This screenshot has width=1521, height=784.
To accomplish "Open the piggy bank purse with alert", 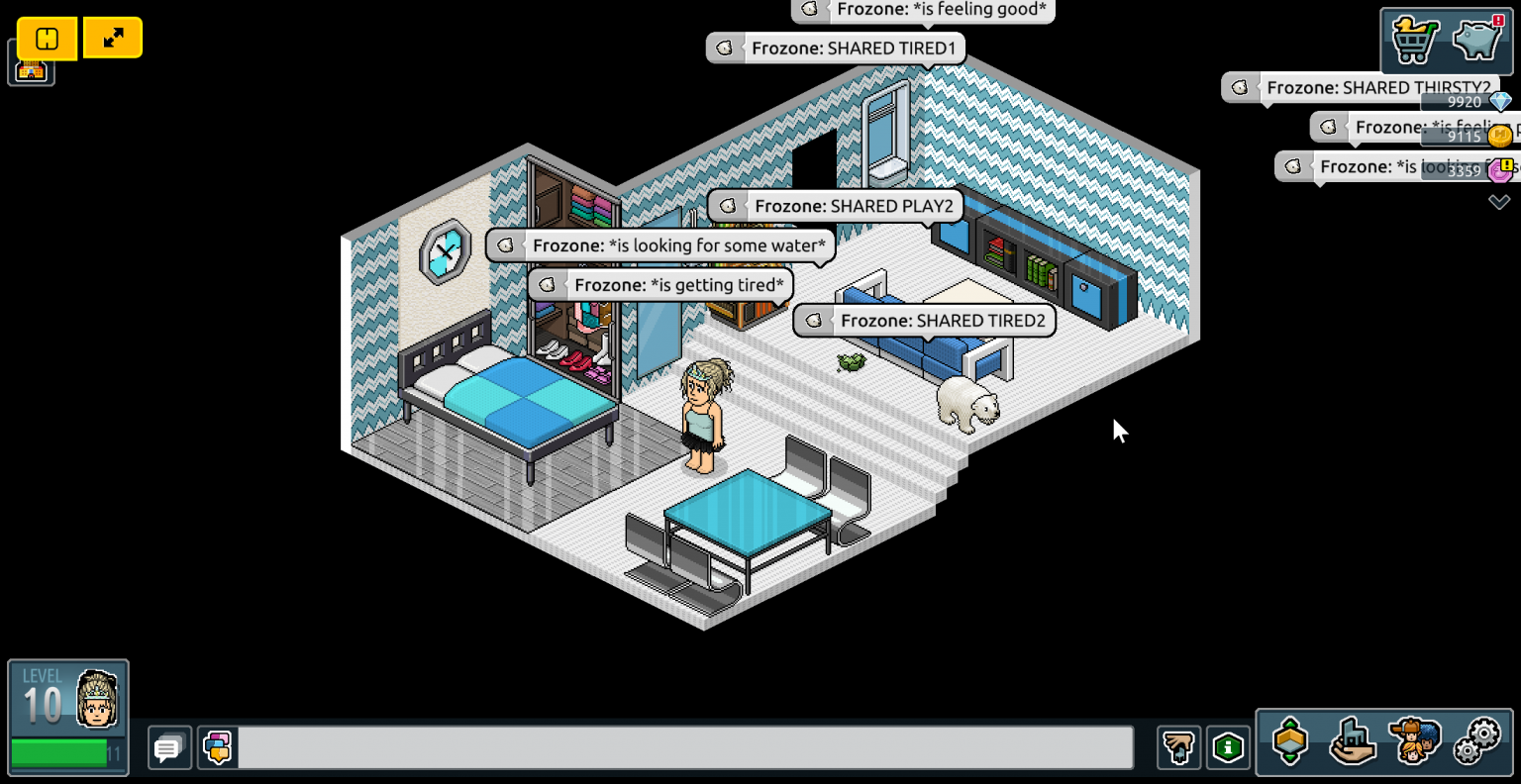I will coord(1477,40).
